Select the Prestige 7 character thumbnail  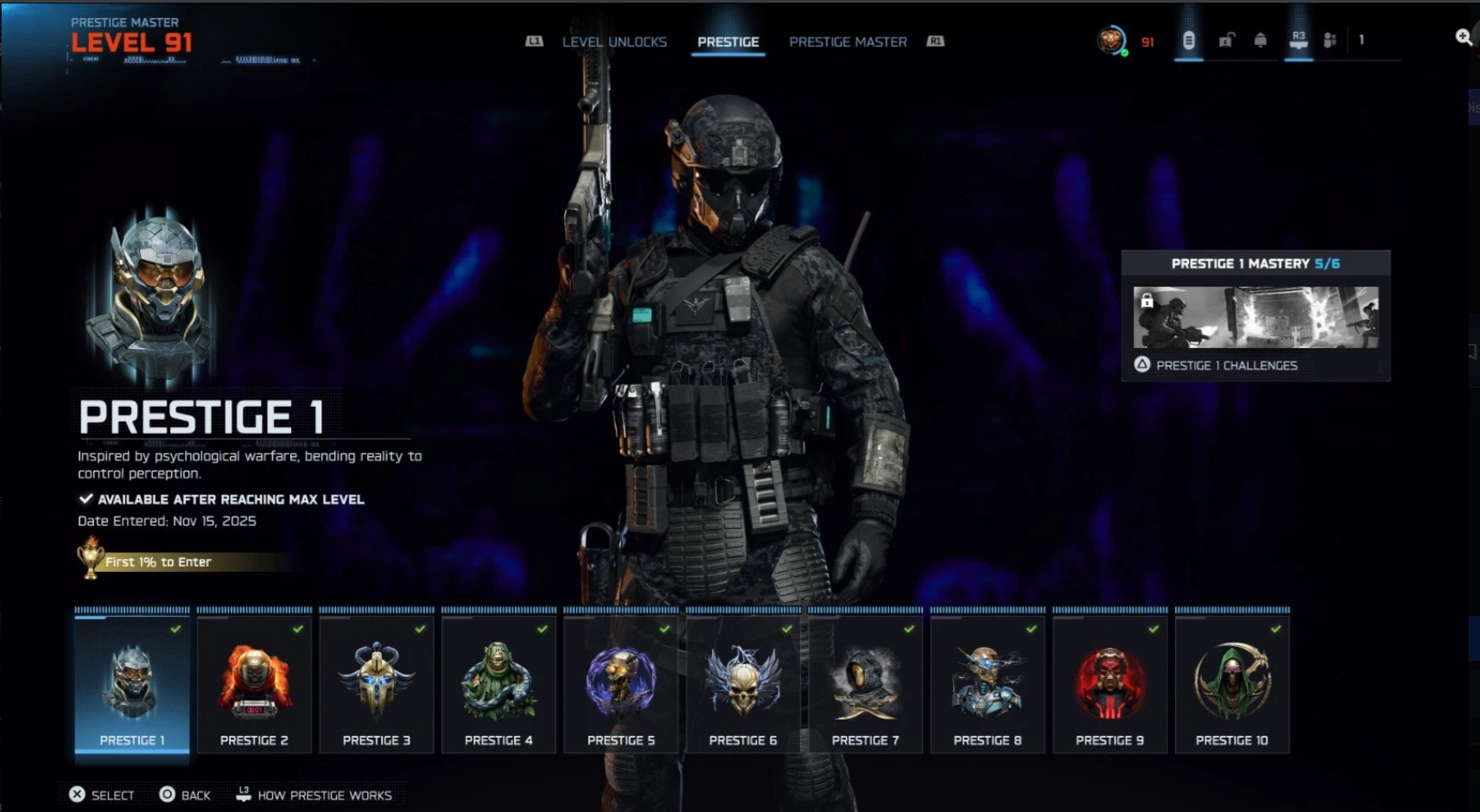click(x=865, y=682)
